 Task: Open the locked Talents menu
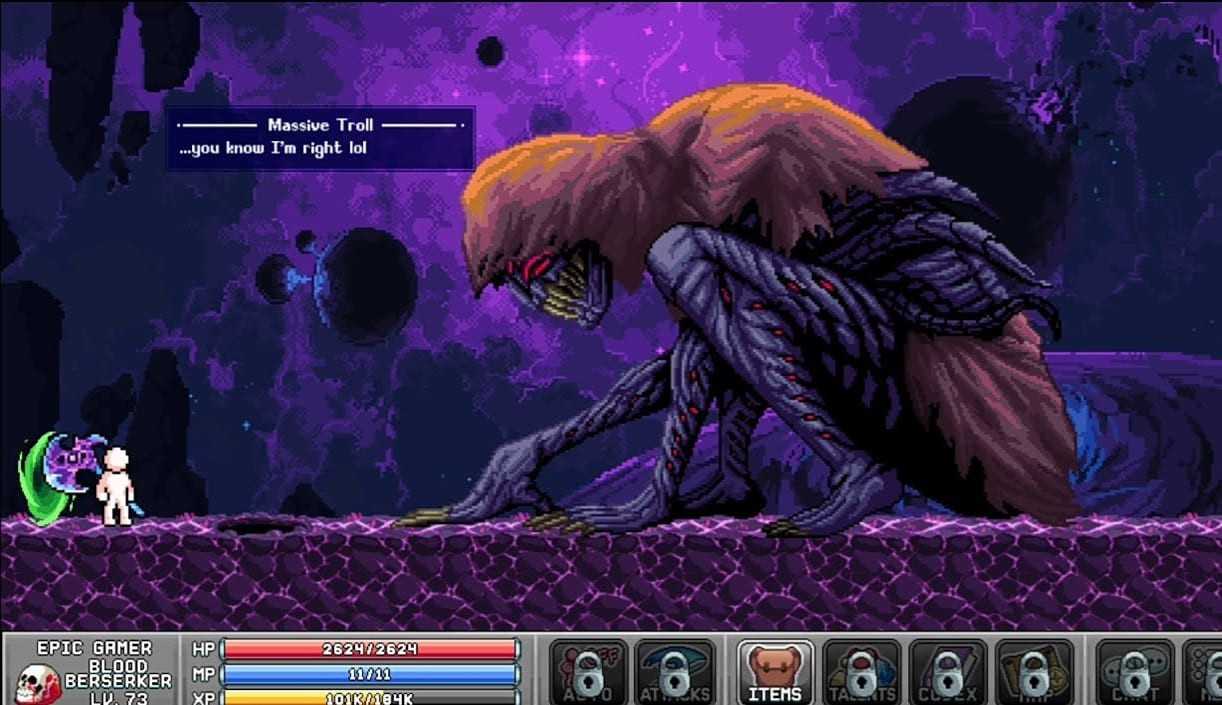(861, 672)
